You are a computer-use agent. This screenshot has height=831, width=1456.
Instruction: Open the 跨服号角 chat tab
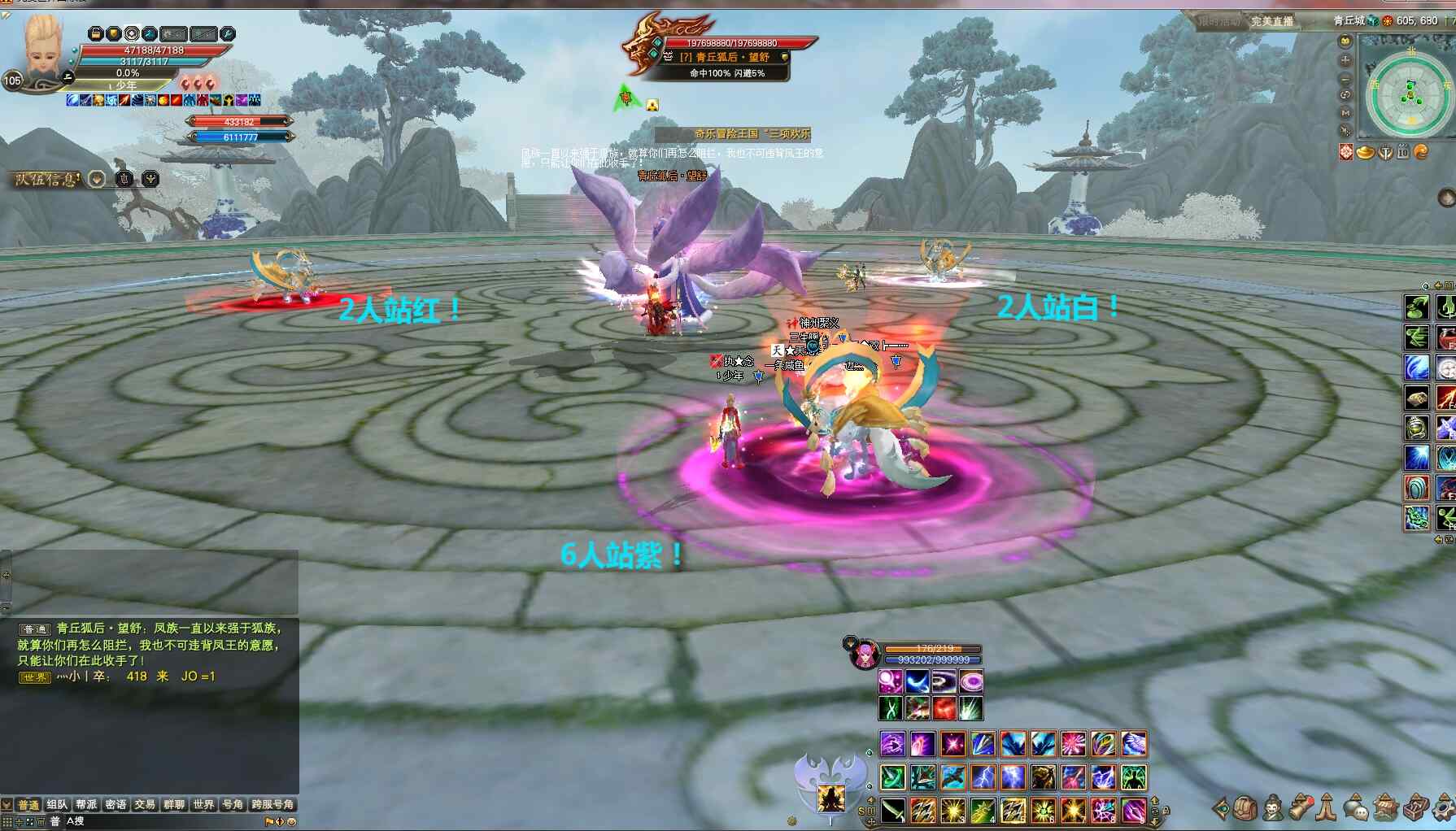pyautogui.click(x=272, y=804)
